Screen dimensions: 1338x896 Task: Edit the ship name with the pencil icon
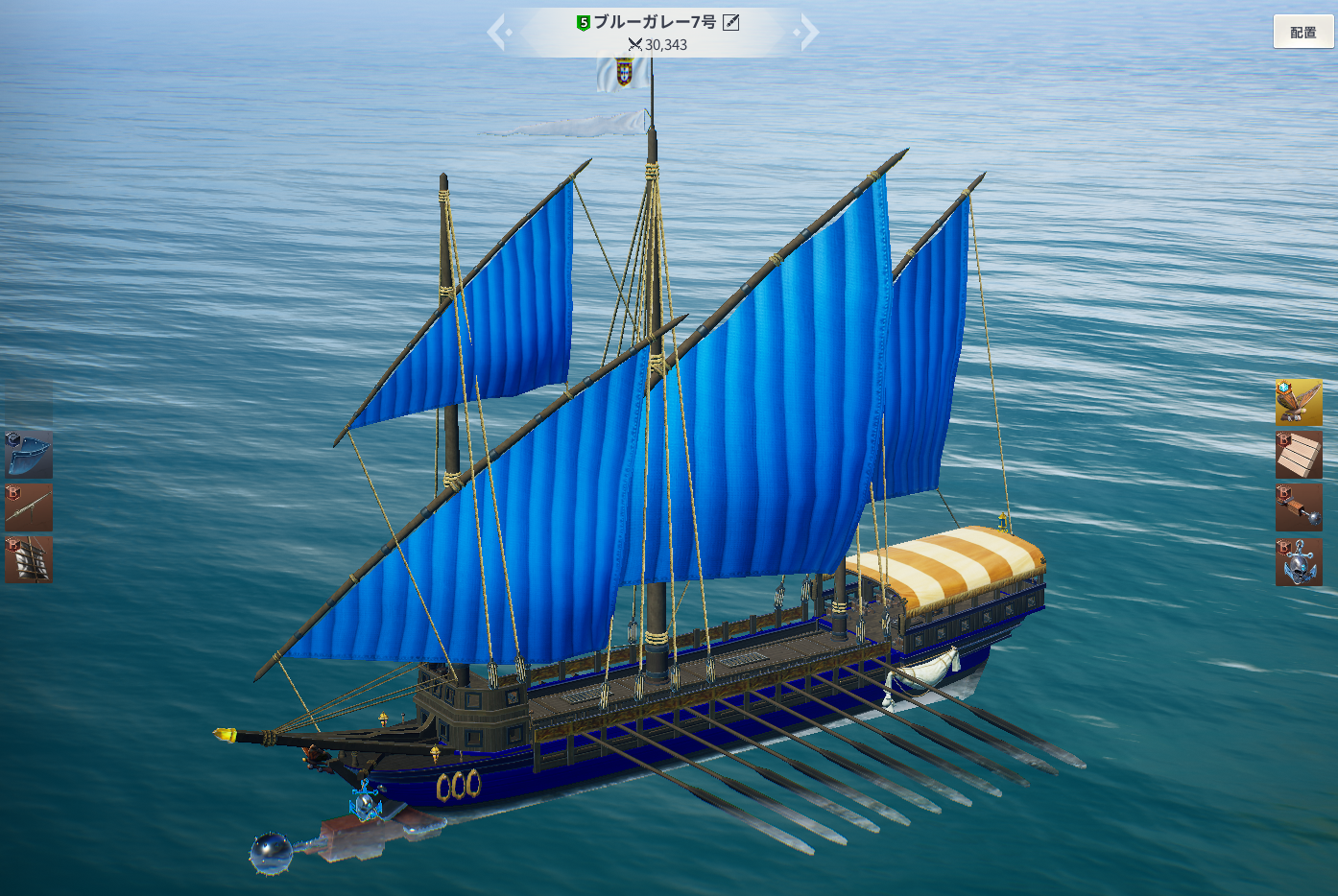pyautogui.click(x=731, y=22)
